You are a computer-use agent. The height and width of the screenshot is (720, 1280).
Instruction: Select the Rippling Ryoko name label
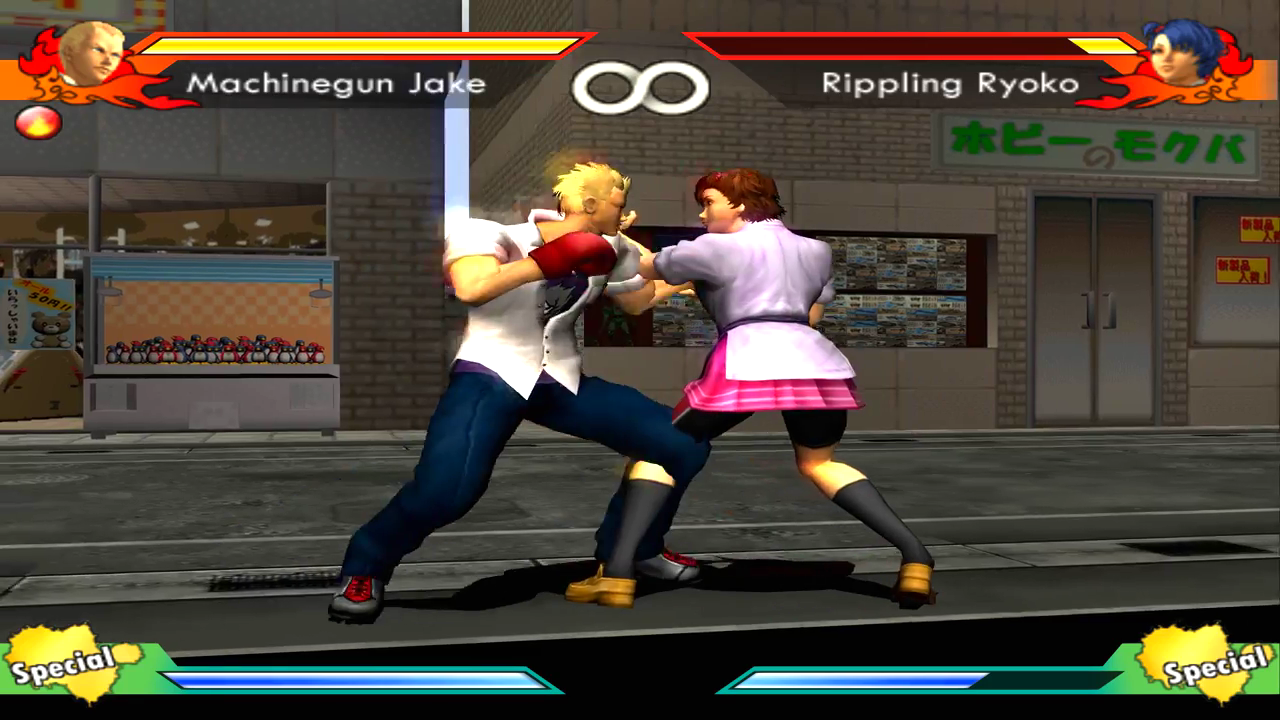click(x=950, y=85)
